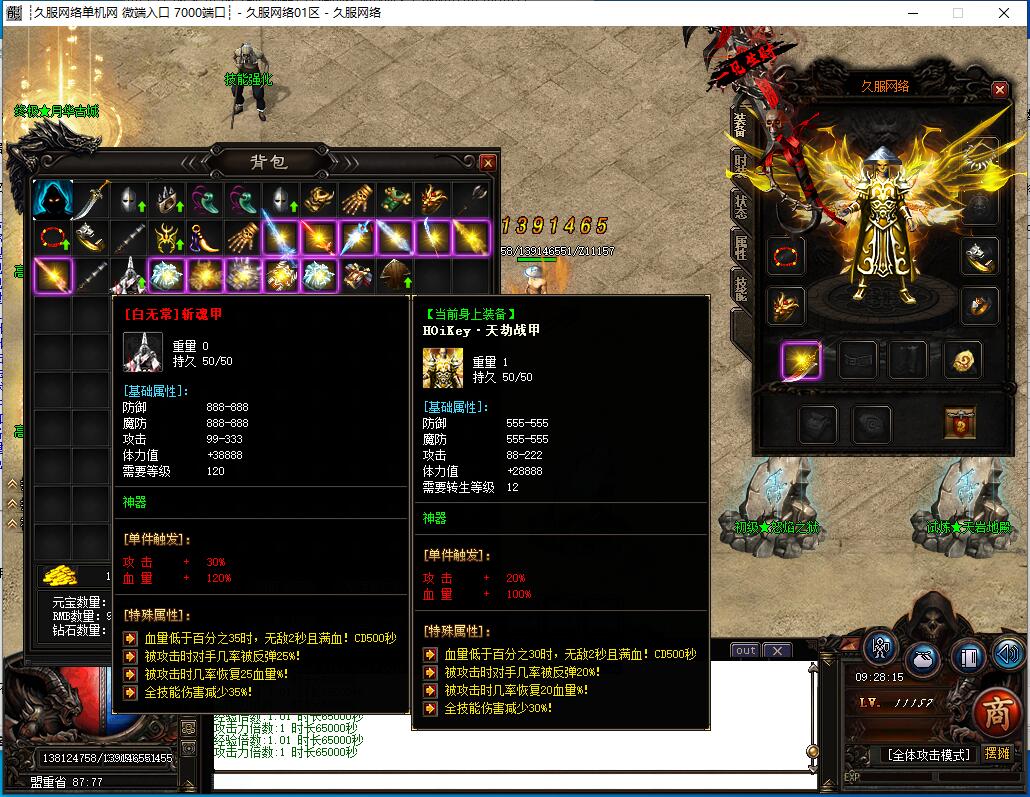Pick the red bead bracelet in the backpack
Viewport: 1030px width, 797px height.
click(52, 238)
